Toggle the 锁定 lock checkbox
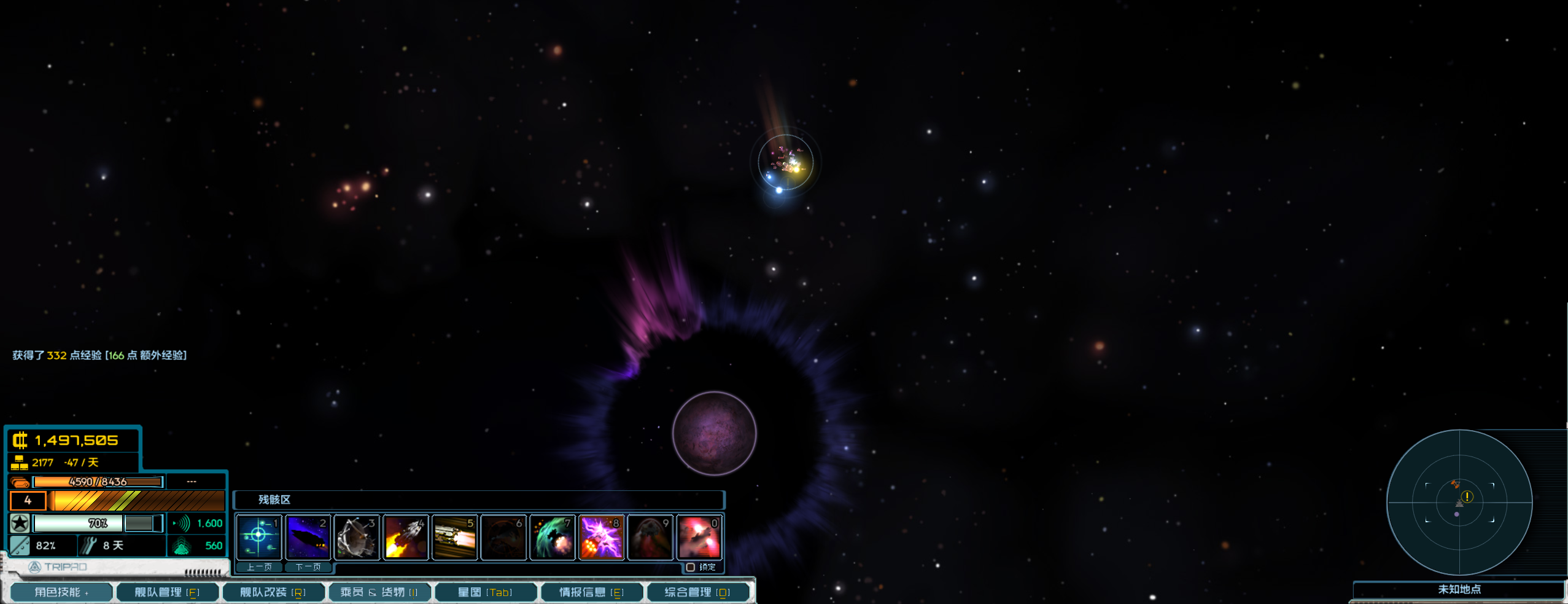The image size is (1568, 604). [691, 567]
